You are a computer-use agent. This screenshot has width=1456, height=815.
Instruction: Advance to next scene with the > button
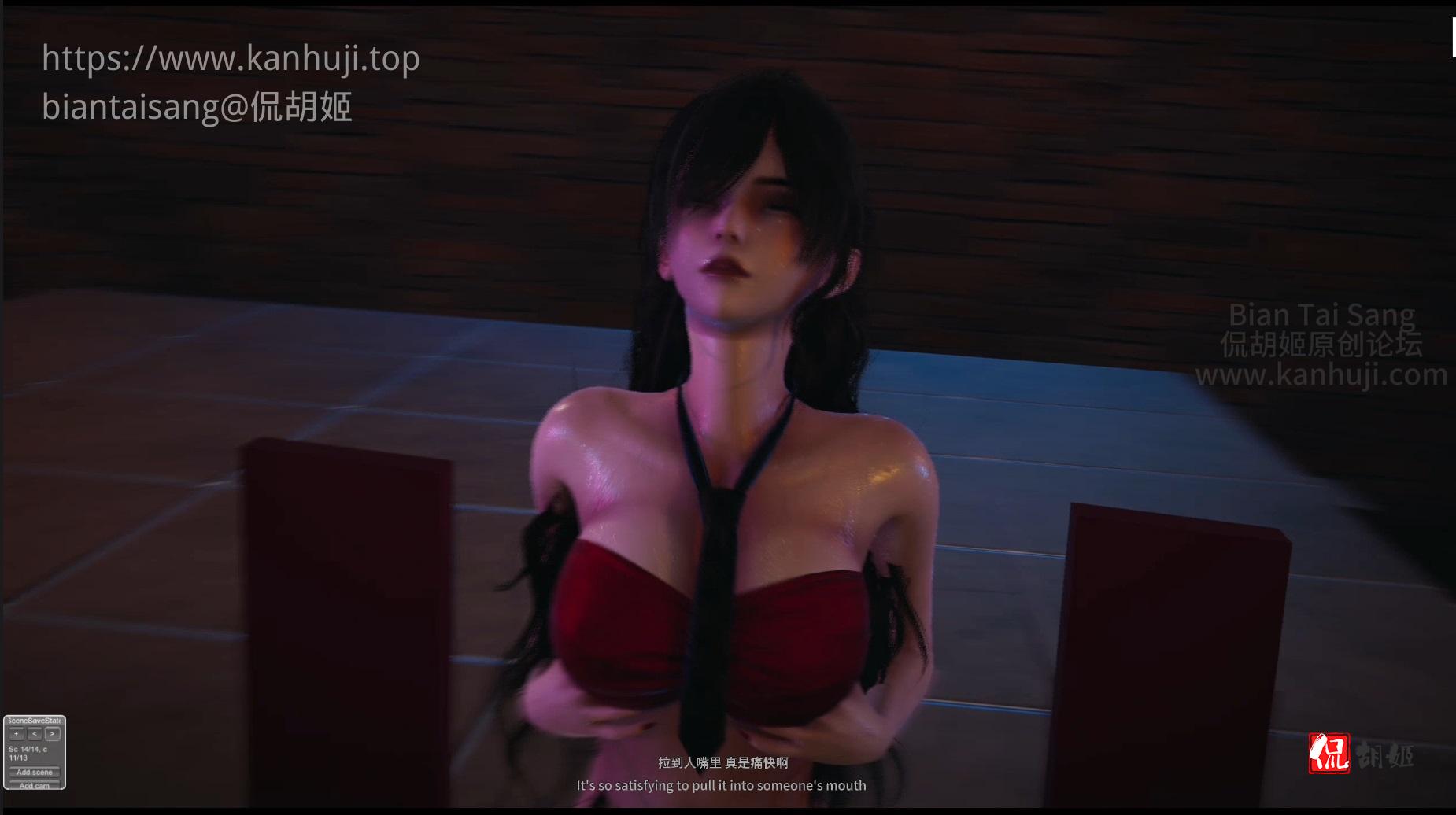tap(52, 734)
